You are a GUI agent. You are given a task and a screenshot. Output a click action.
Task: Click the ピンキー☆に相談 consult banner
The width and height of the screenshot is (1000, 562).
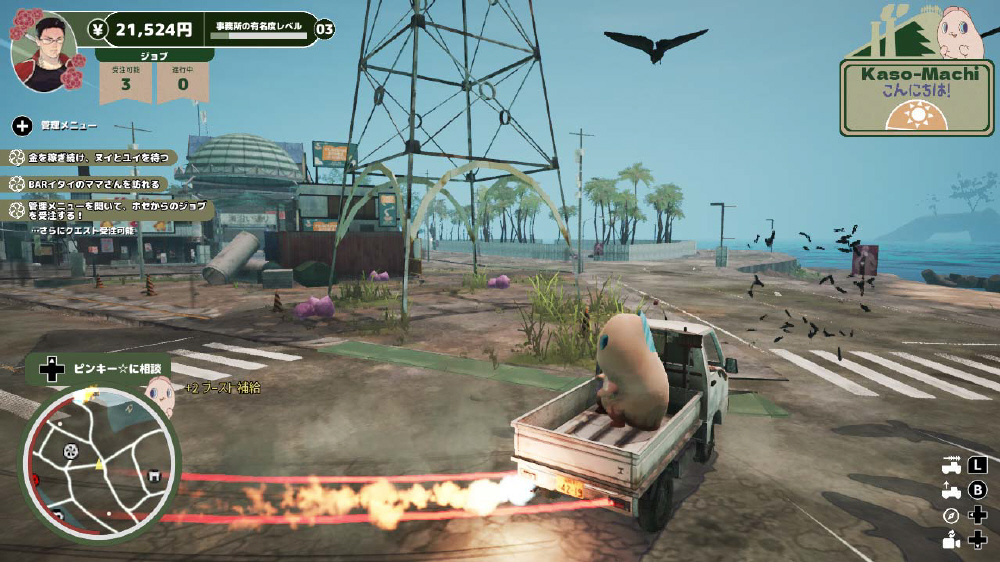point(108,368)
